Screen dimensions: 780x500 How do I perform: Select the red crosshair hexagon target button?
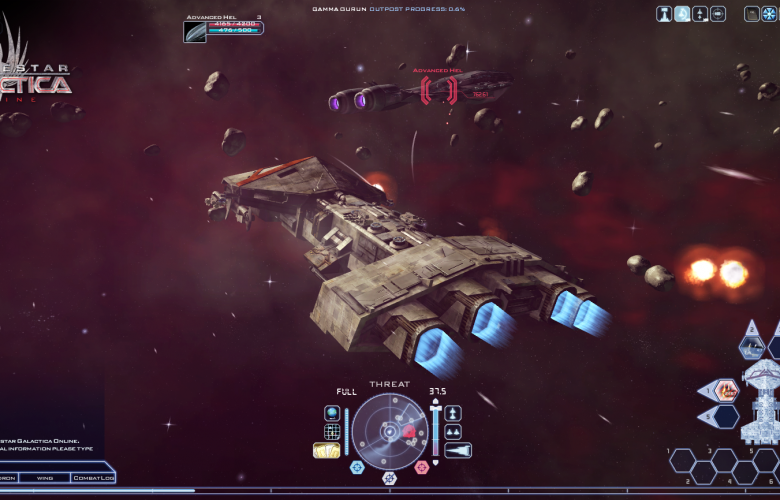tap(421, 466)
